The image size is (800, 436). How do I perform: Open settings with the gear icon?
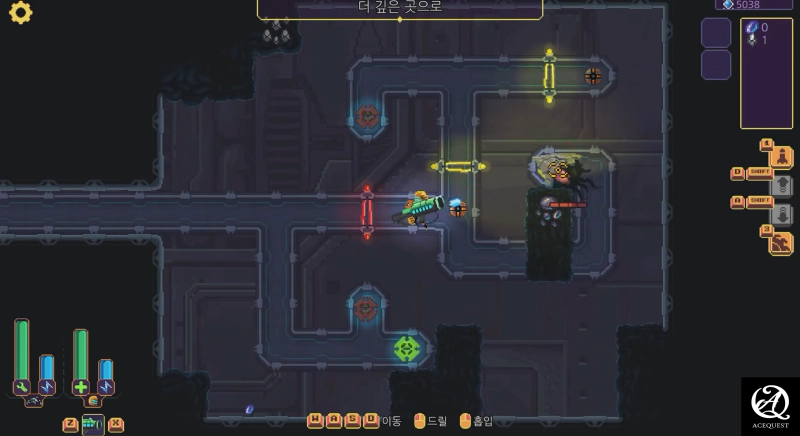(20, 13)
